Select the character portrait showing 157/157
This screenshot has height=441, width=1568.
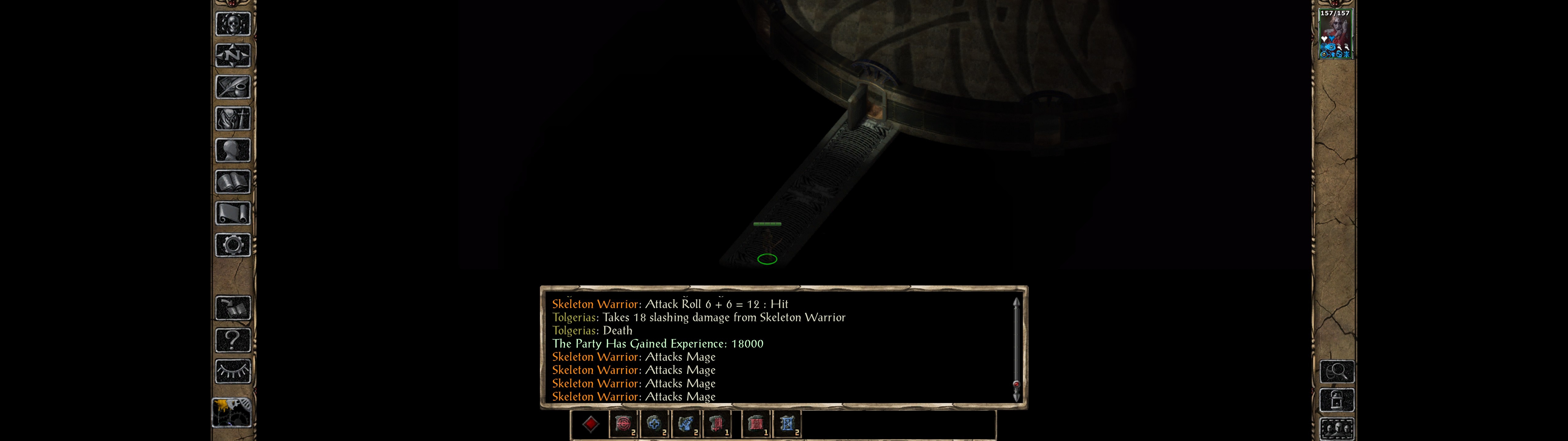coord(1335,34)
